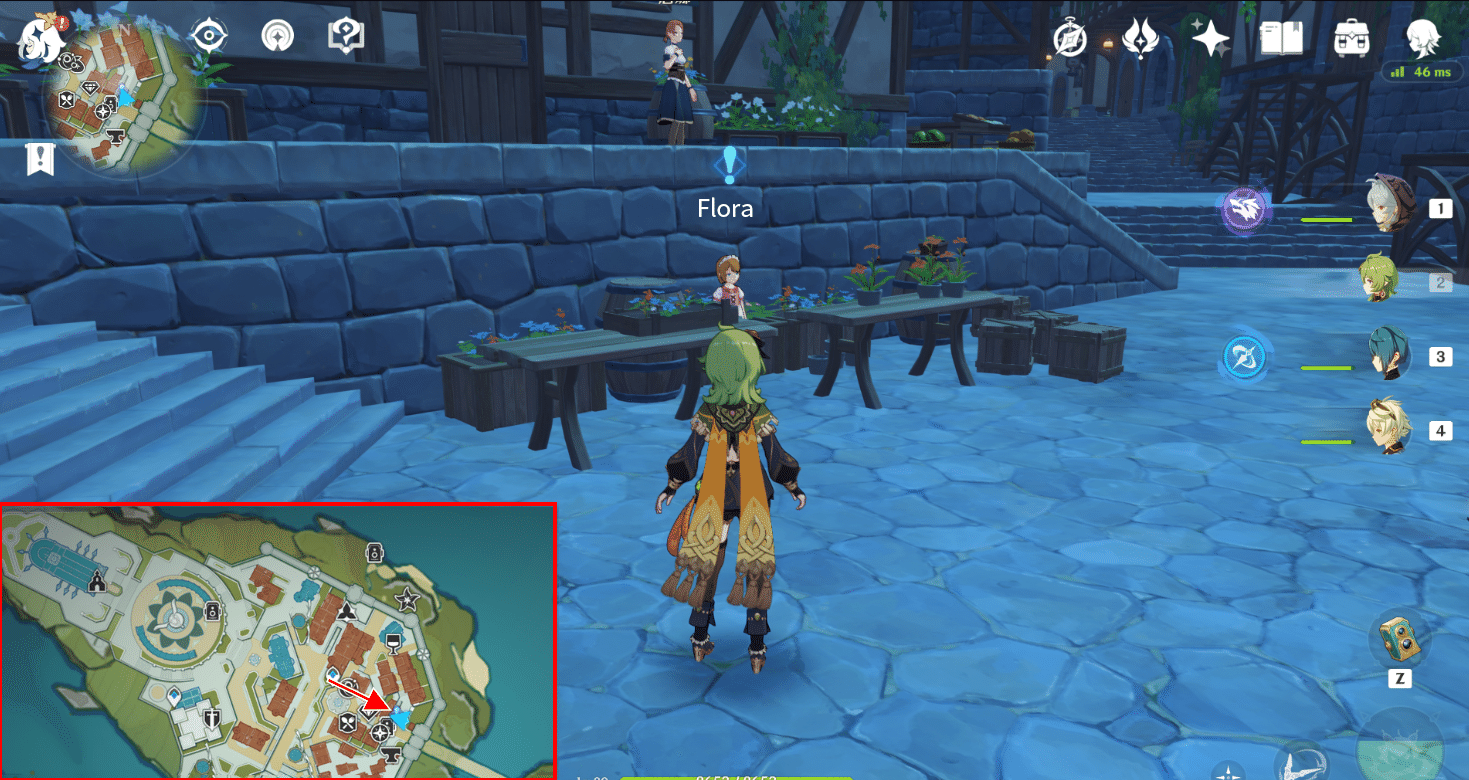Open the Battle Pass wings icon

1141,38
